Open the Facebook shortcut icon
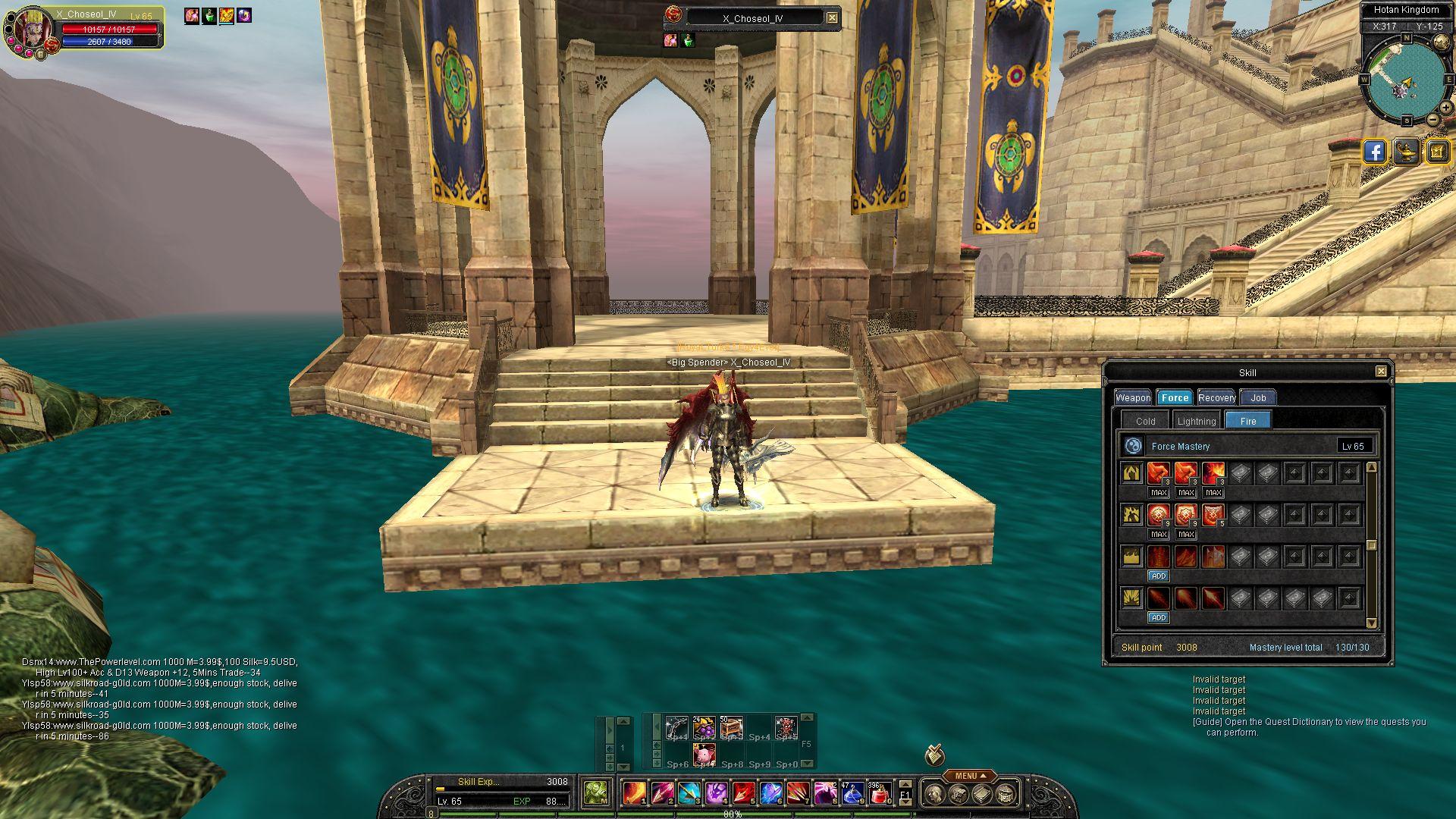Image resolution: width=1456 pixels, height=819 pixels. click(1375, 152)
